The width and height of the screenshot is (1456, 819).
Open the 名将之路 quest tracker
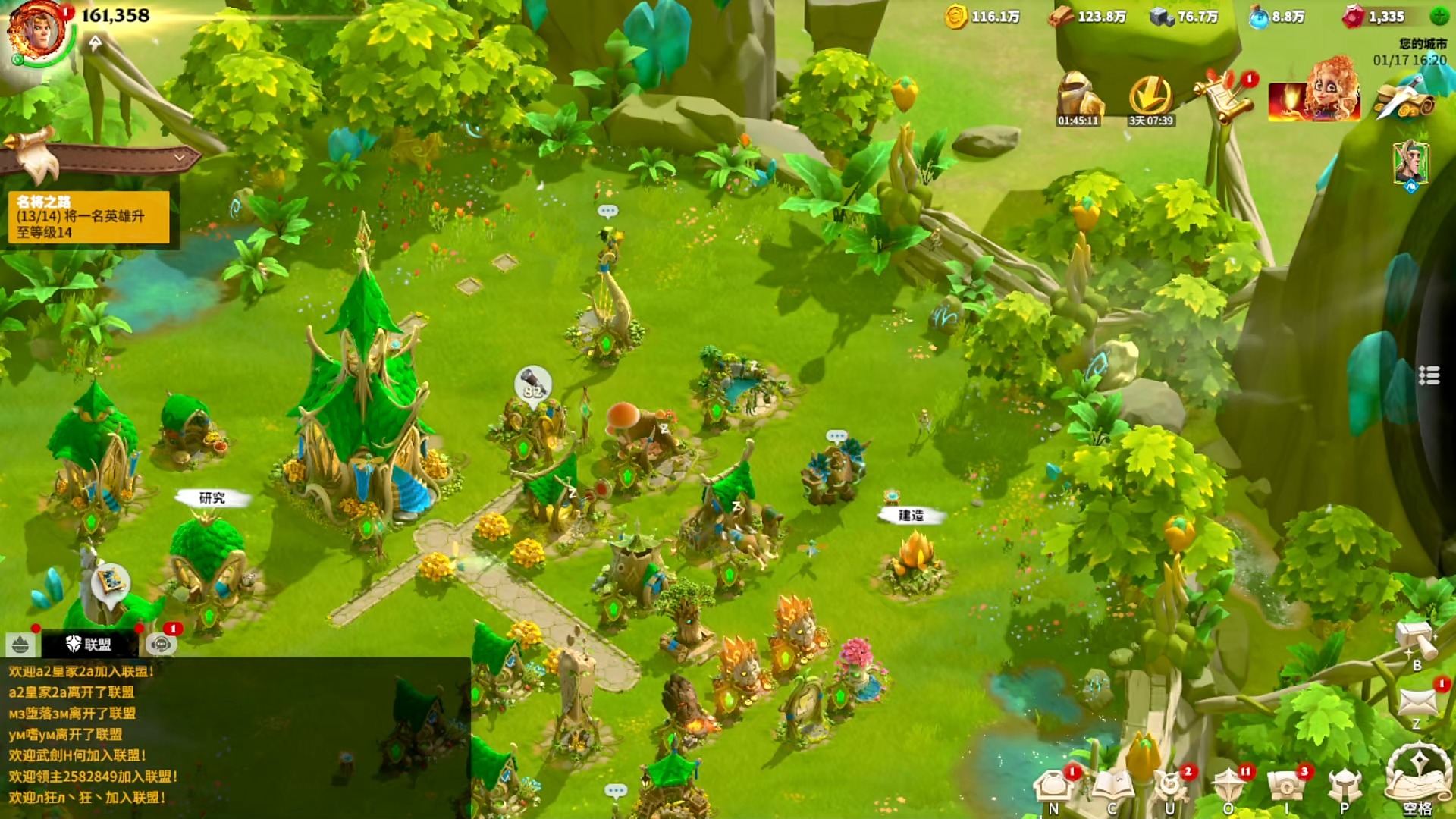point(89,217)
